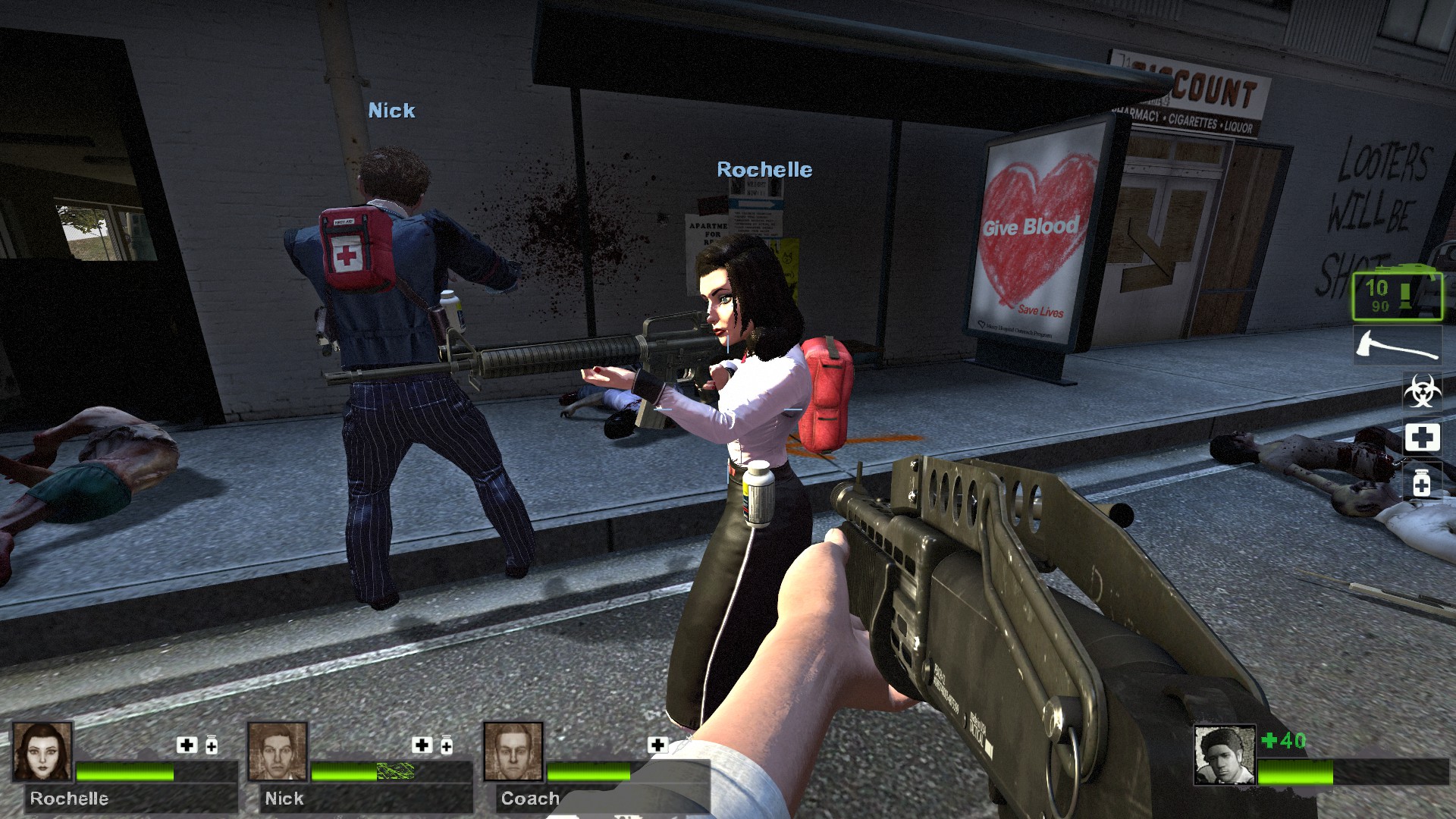This screenshot has height=819, width=1456.
Task: Click your own survivor portrait
Action: (1224, 755)
